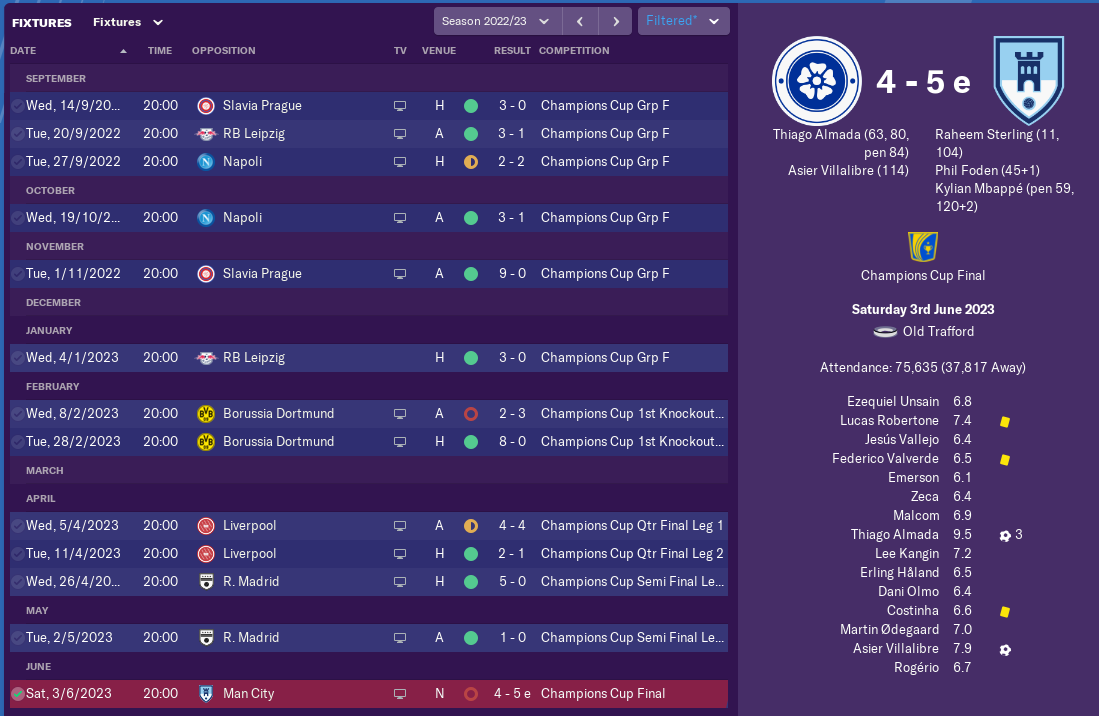Click the Man City club badge
Viewport: 1099px width, 716px height.
coord(1028,81)
